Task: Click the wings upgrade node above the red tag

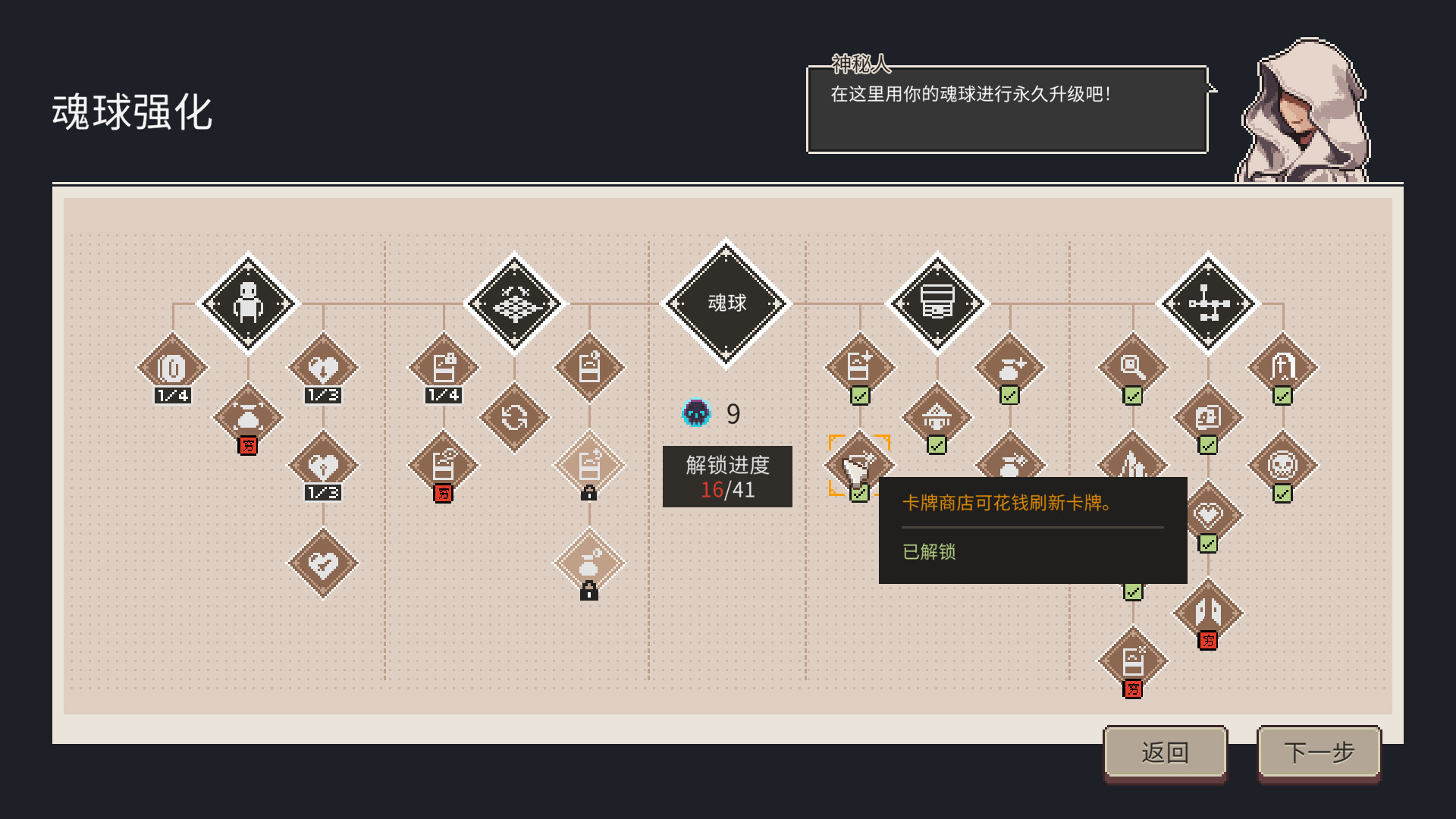Action: (1207, 610)
